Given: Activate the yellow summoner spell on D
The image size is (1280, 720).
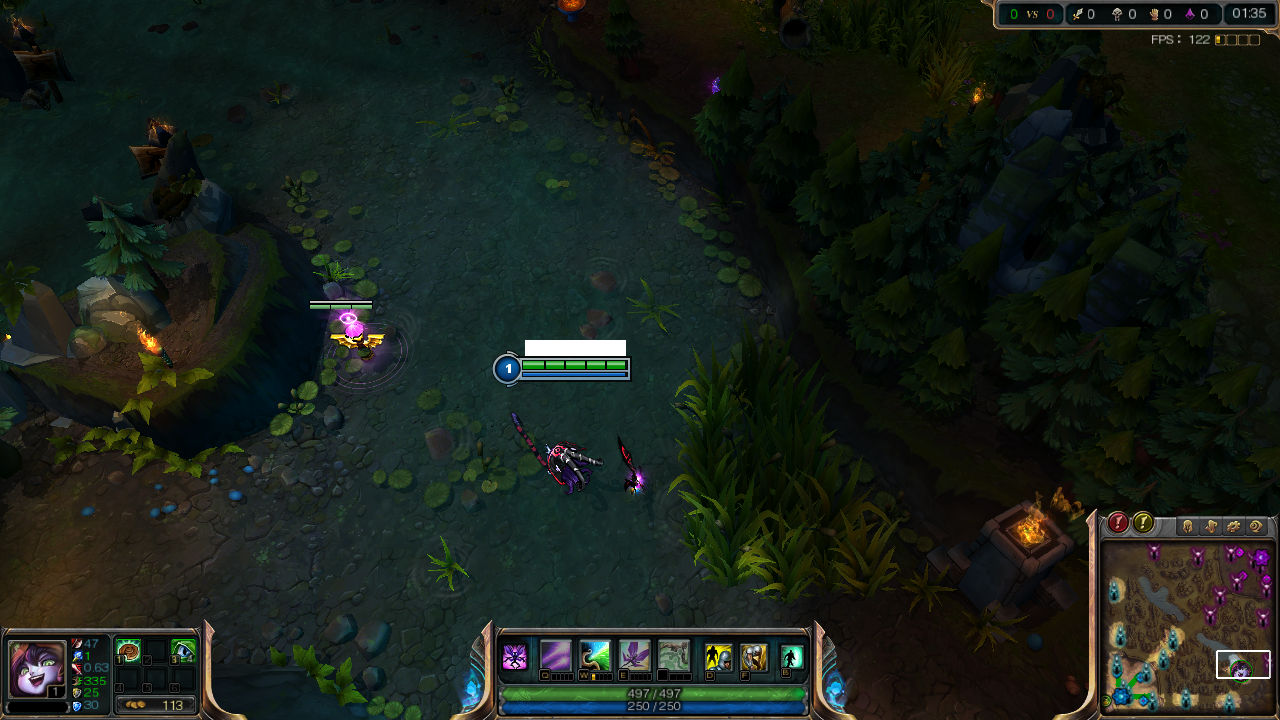Looking at the screenshot, I should pos(718,657).
